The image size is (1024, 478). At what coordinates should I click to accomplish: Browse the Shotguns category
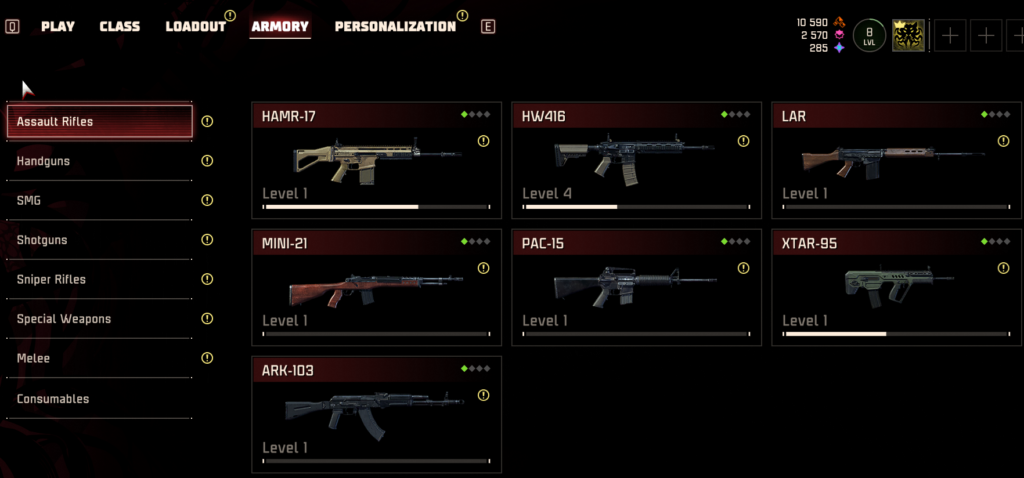pos(99,240)
